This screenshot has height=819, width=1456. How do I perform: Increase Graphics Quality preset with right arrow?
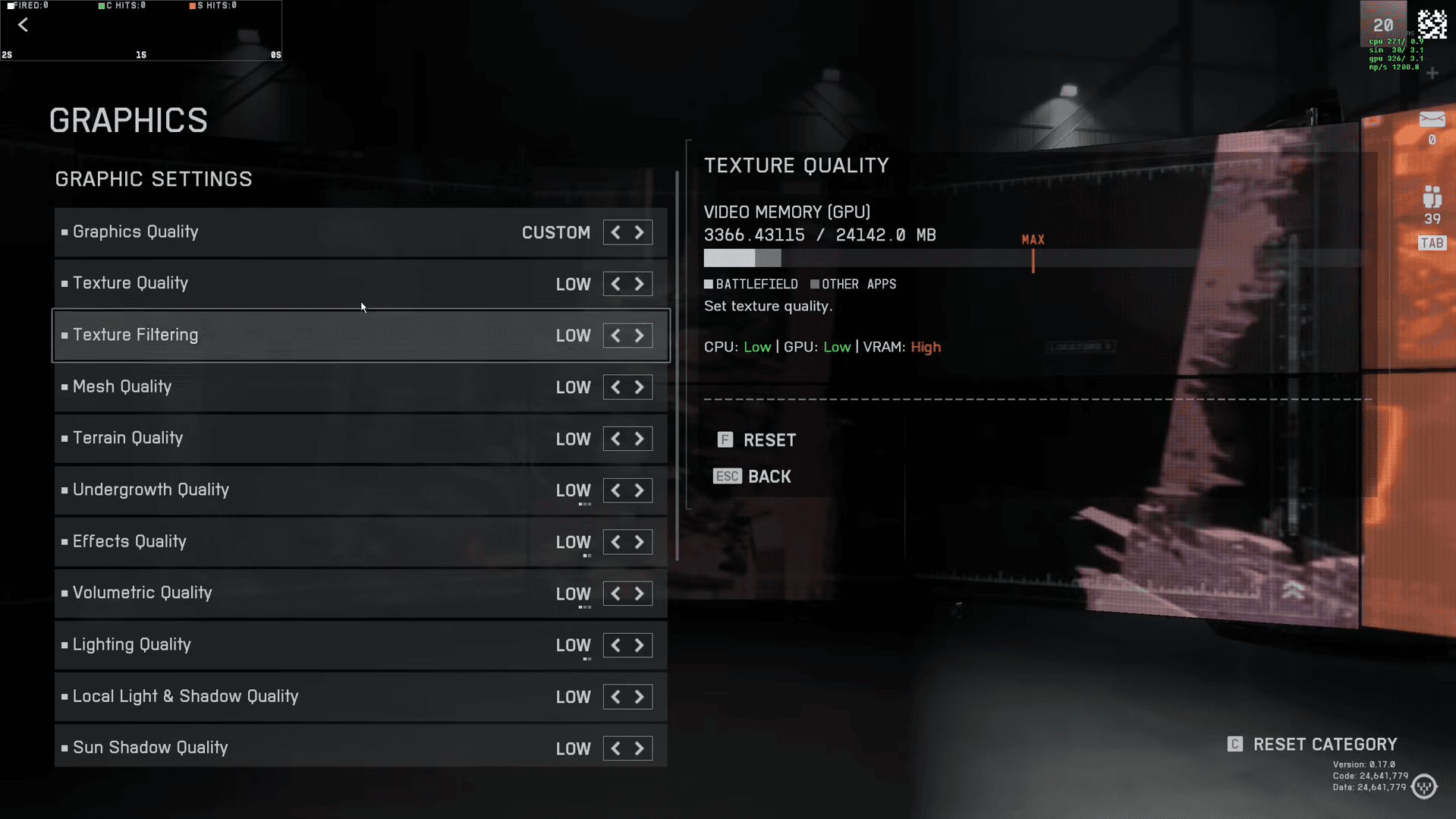(x=640, y=232)
